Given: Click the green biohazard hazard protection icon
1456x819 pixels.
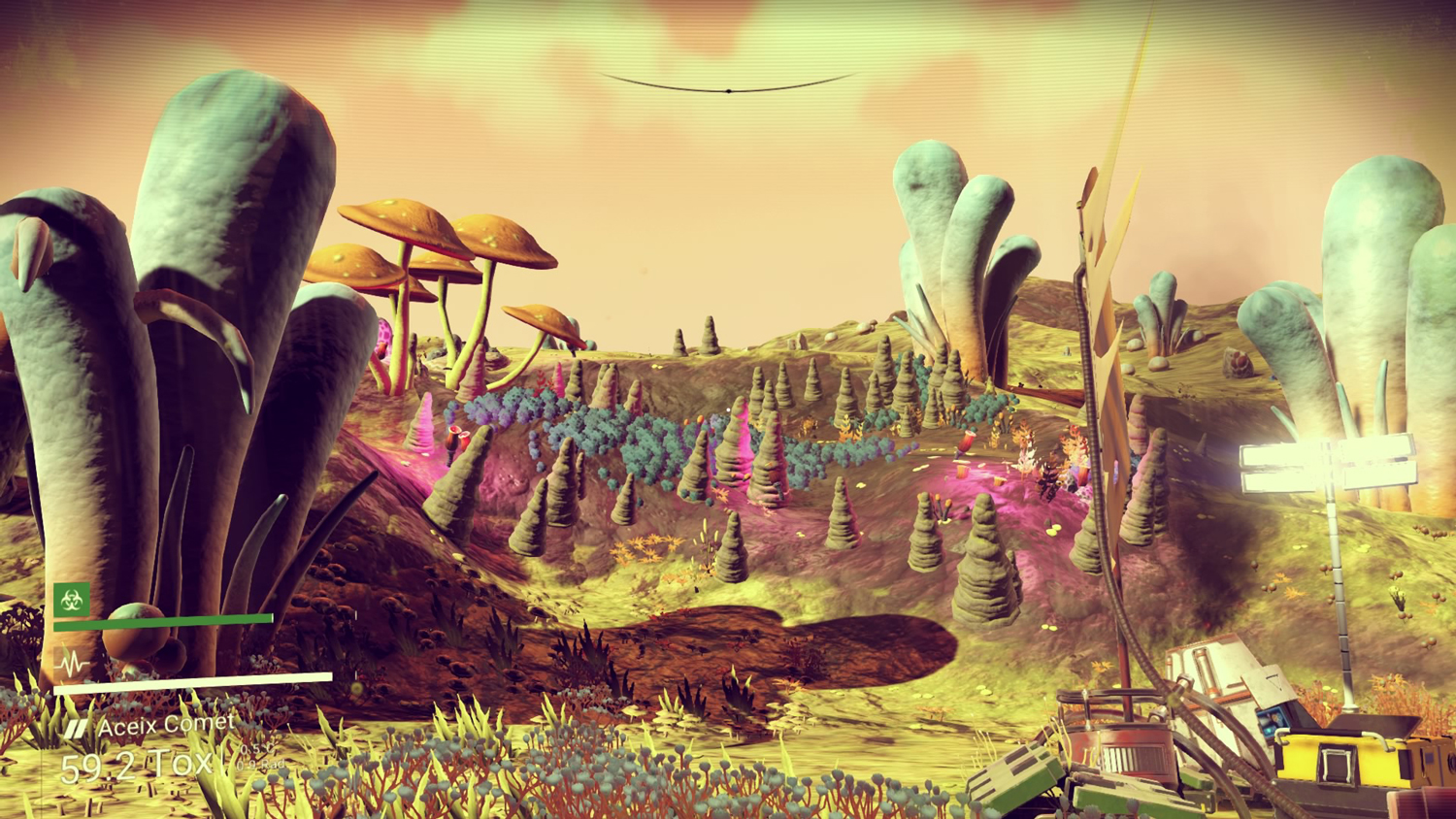Looking at the screenshot, I should 72,601.
